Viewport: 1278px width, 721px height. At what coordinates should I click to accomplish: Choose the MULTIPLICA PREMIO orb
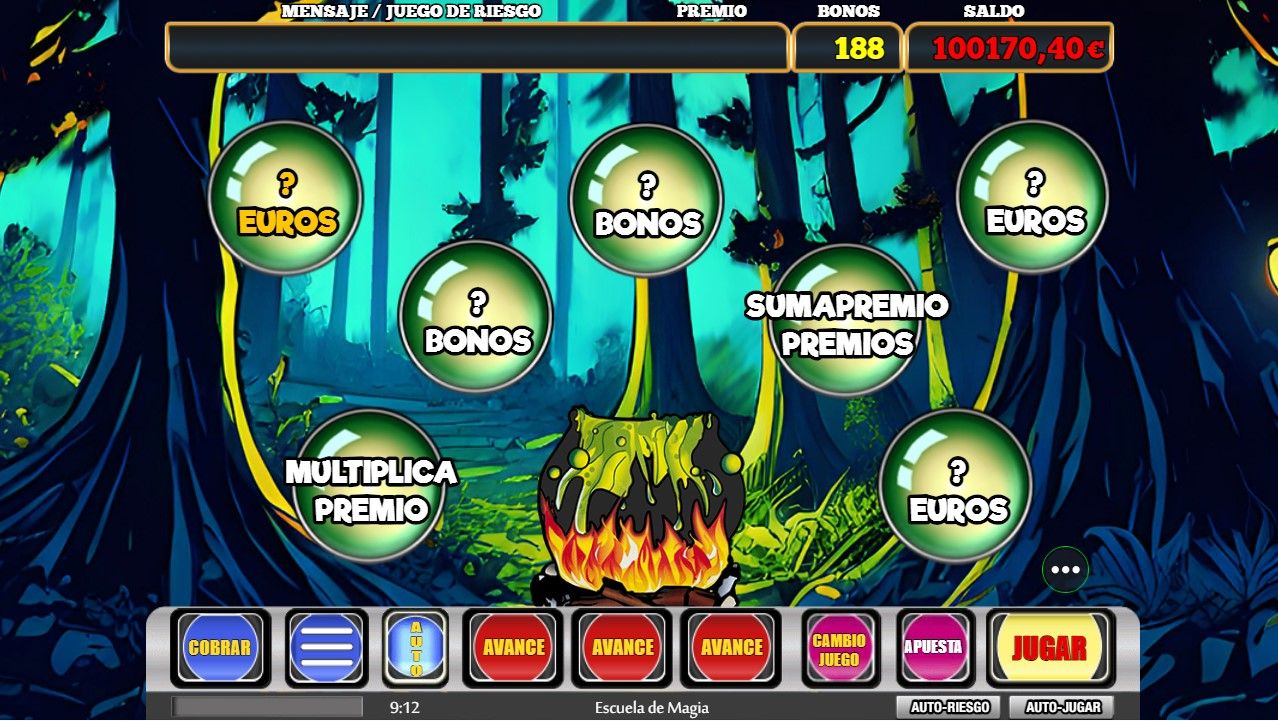pos(371,488)
